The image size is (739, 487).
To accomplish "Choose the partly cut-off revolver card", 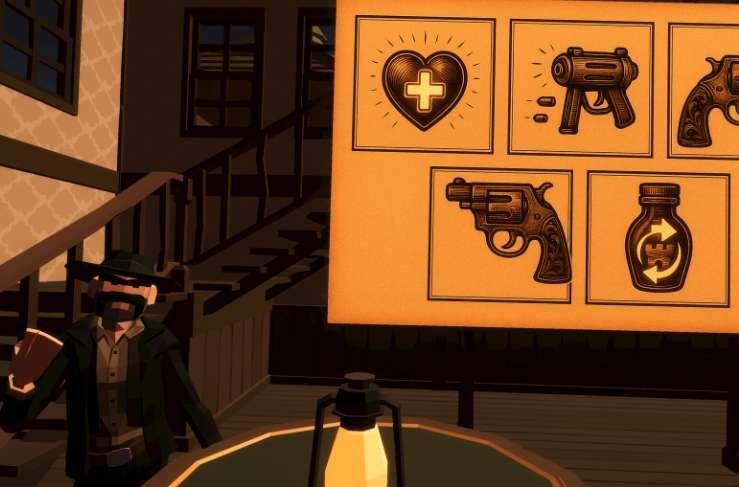I will (x=706, y=91).
